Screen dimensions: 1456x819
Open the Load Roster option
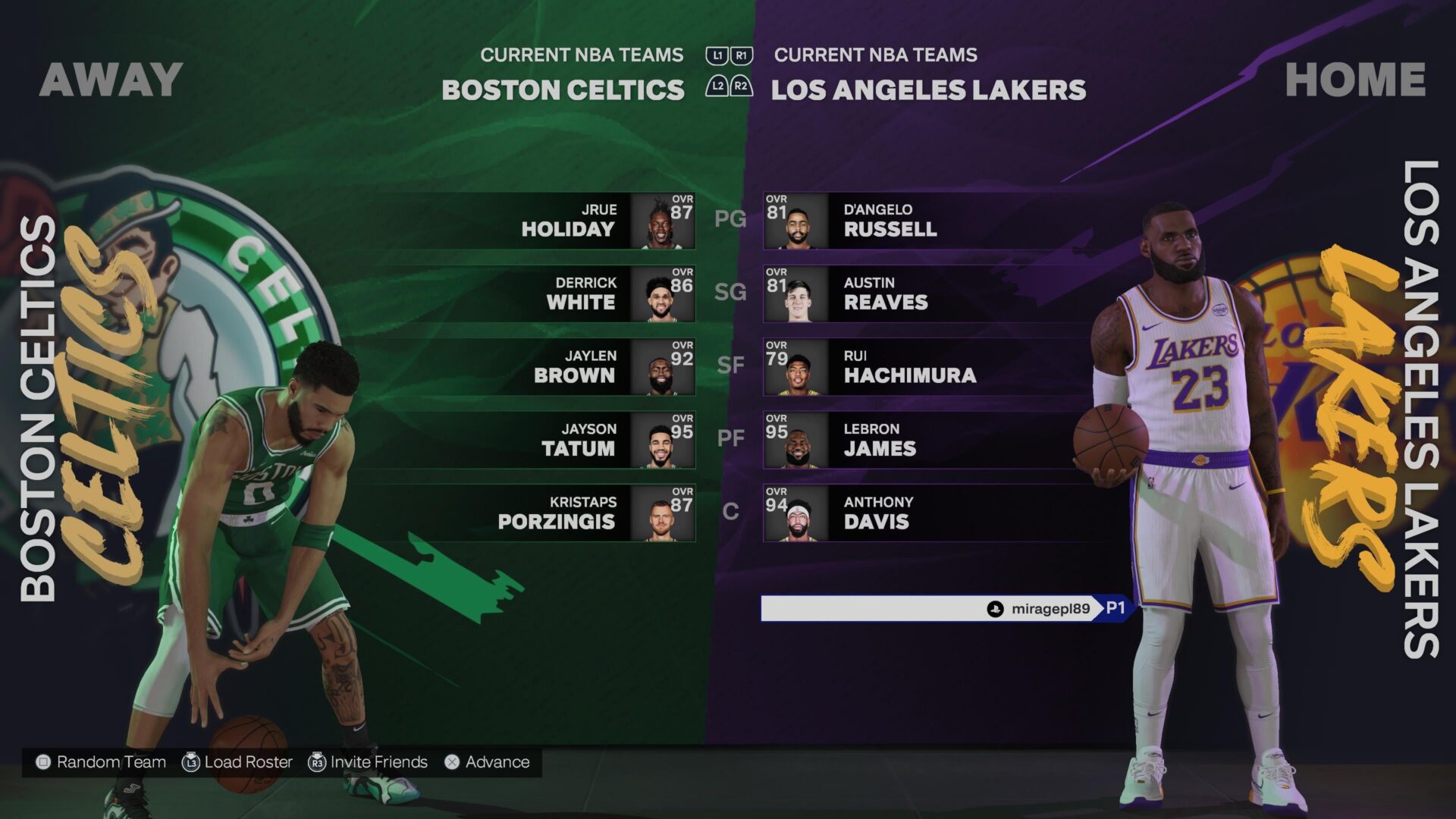point(238,762)
